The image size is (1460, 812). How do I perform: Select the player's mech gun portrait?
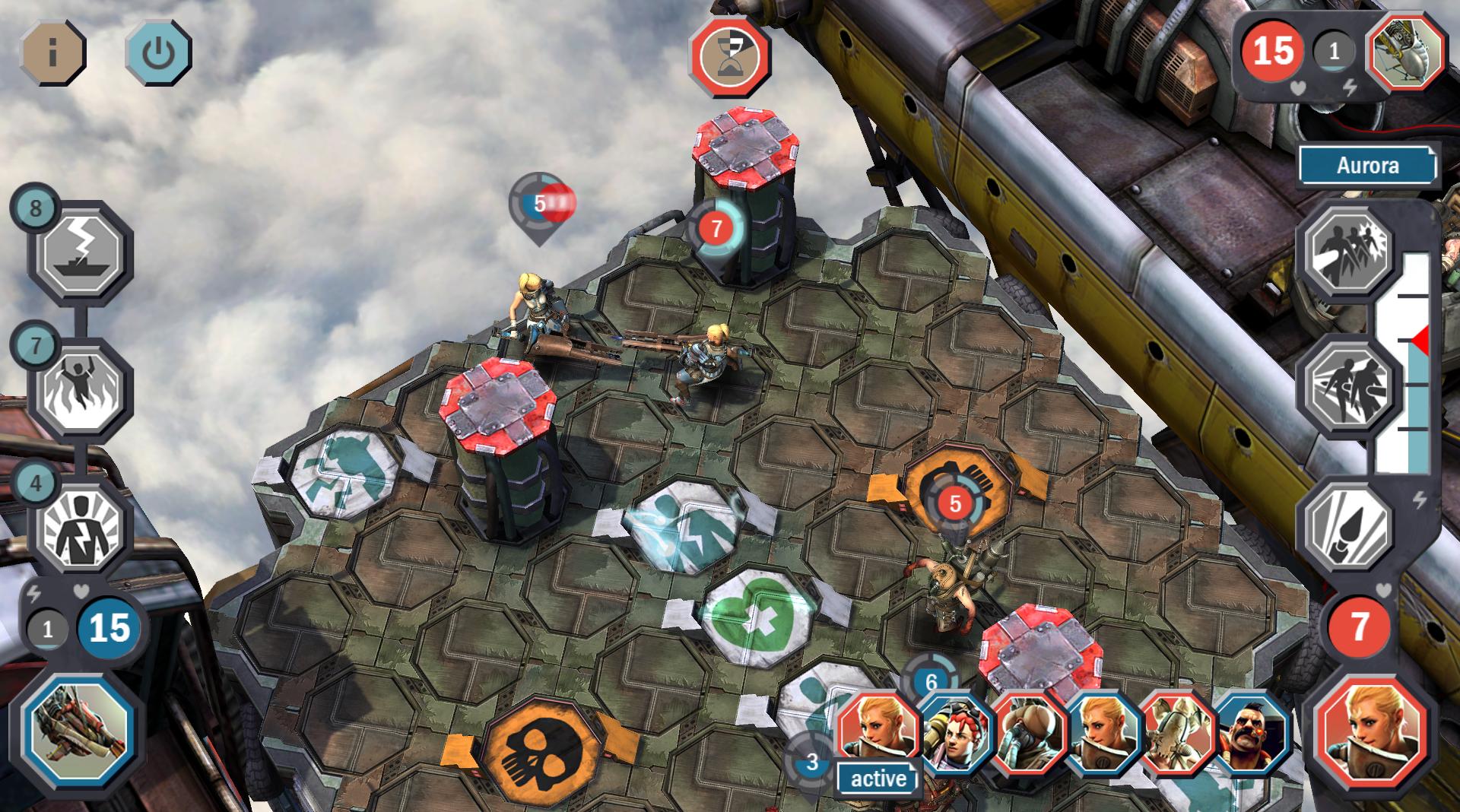(78, 726)
